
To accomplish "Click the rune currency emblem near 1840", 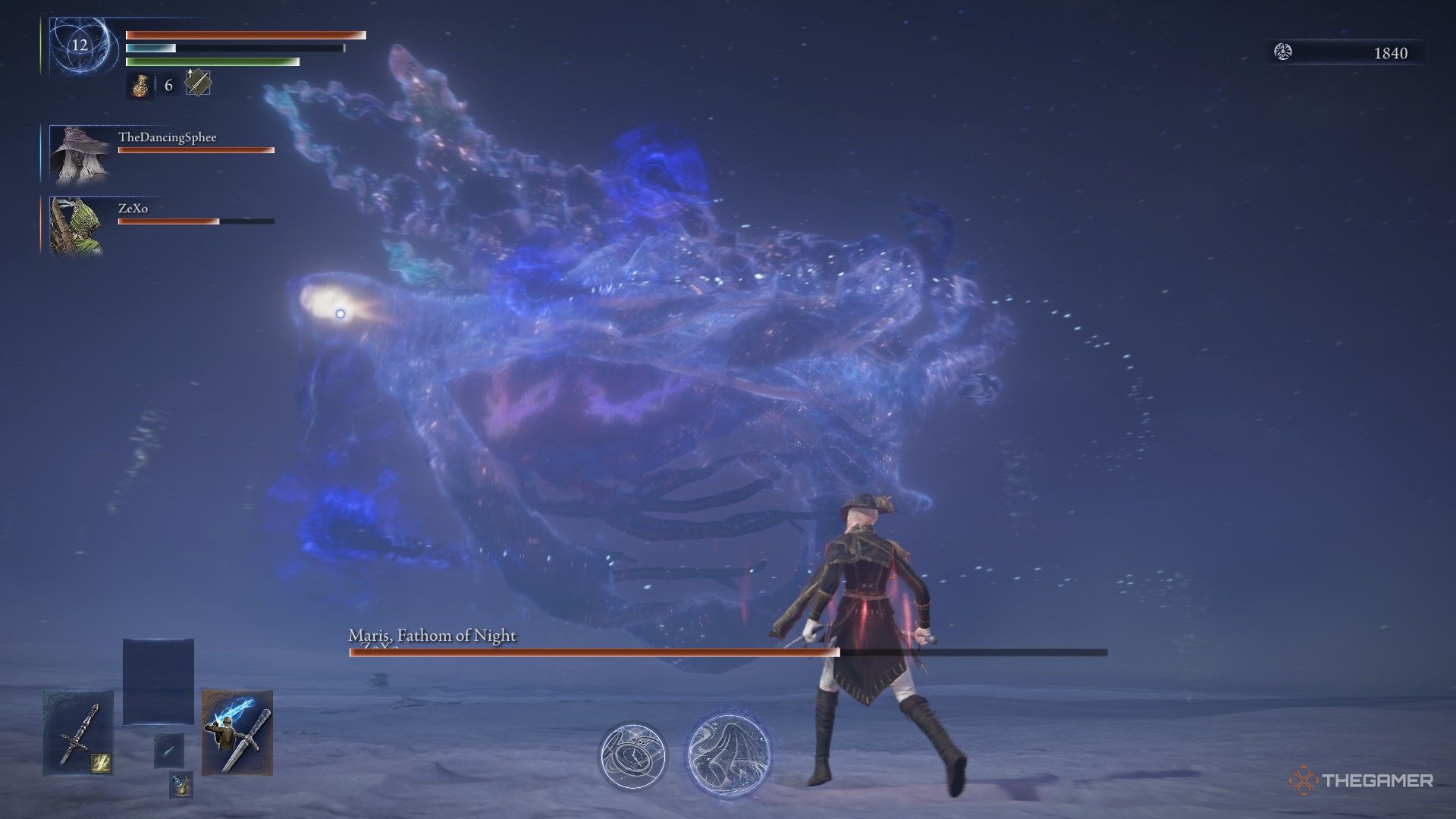I will tap(1285, 53).
